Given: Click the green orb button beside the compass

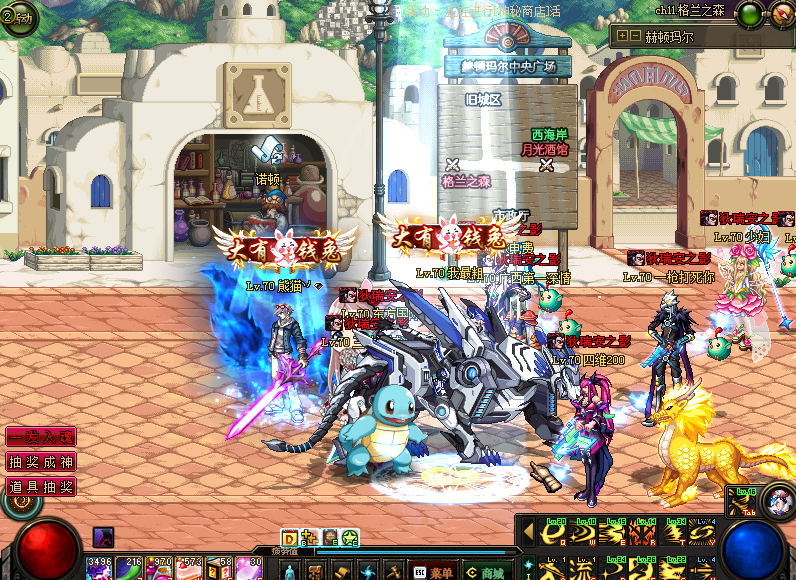Looking at the screenshot, I should 747,14.
